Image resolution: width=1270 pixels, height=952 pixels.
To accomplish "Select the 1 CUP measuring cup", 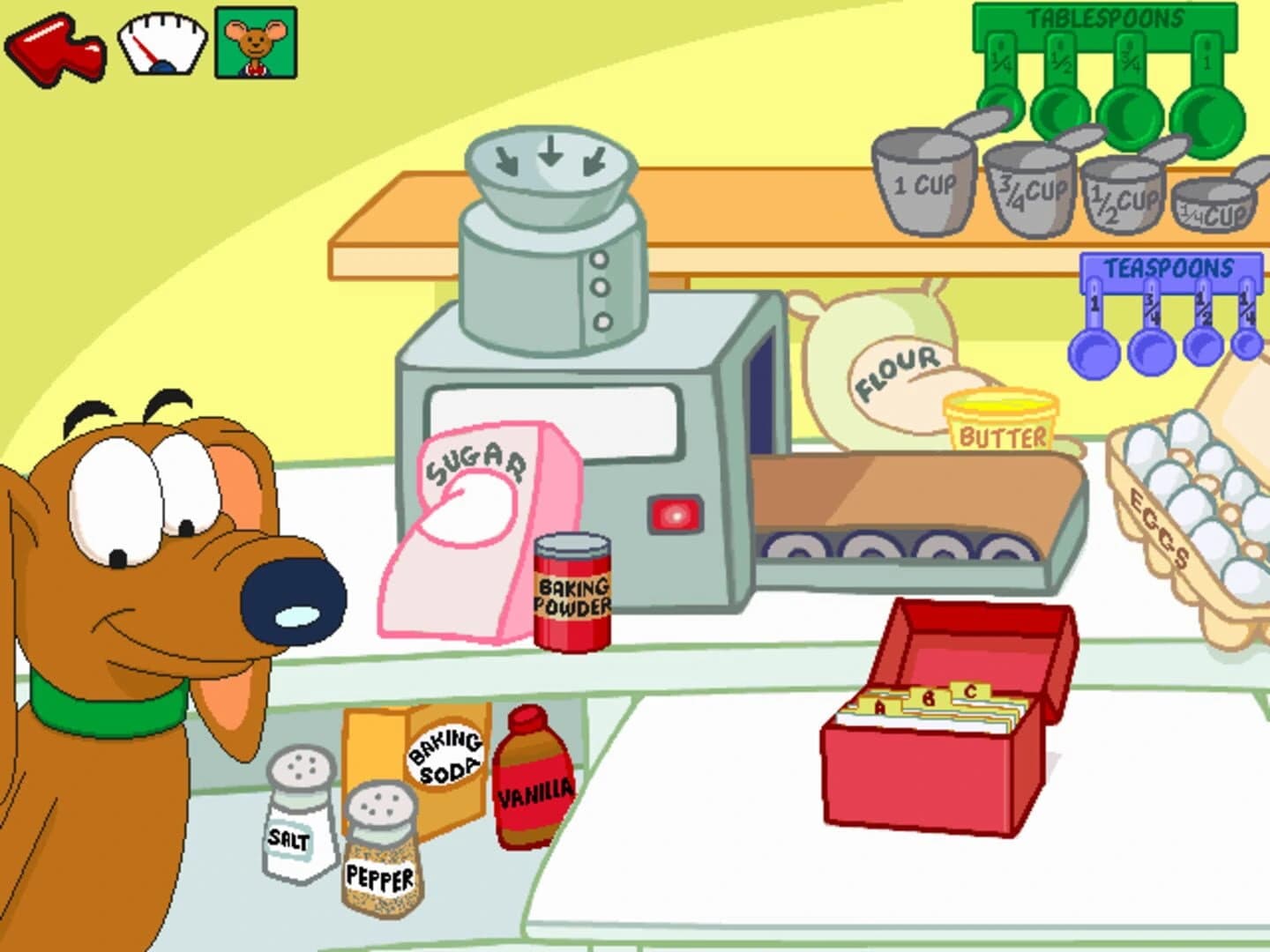I will click(924, 185).
